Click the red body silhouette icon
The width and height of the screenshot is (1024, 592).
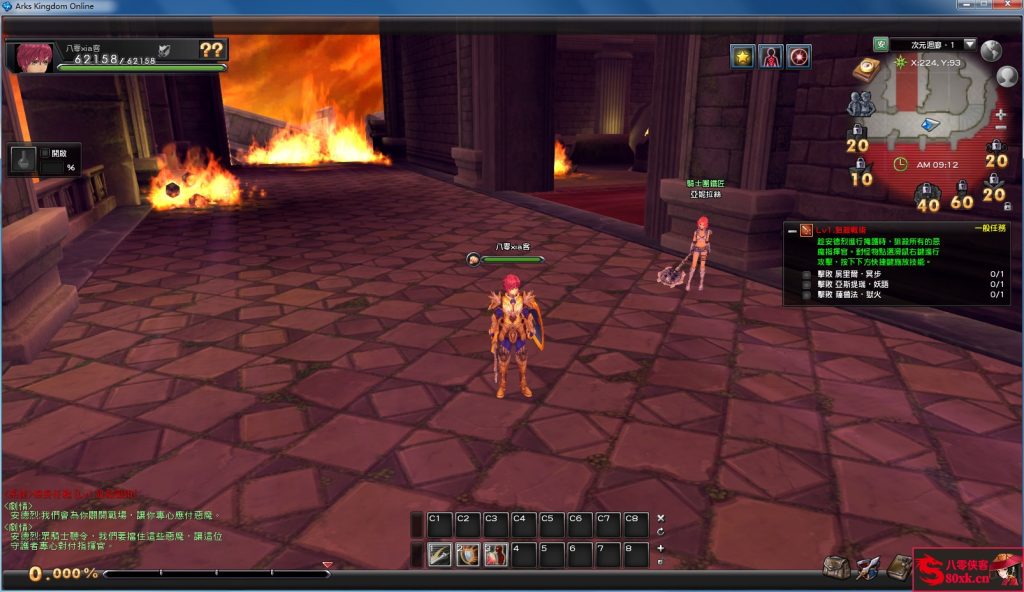(x=770, y=56)
